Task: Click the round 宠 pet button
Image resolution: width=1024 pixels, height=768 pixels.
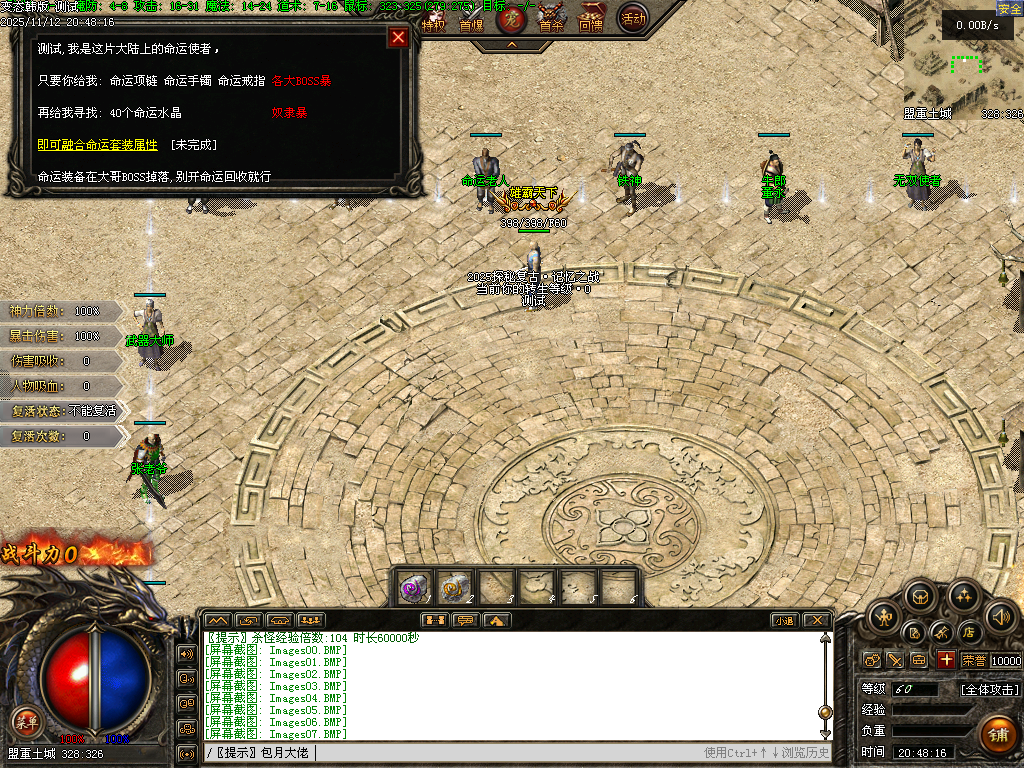Action: coord(510,19)
